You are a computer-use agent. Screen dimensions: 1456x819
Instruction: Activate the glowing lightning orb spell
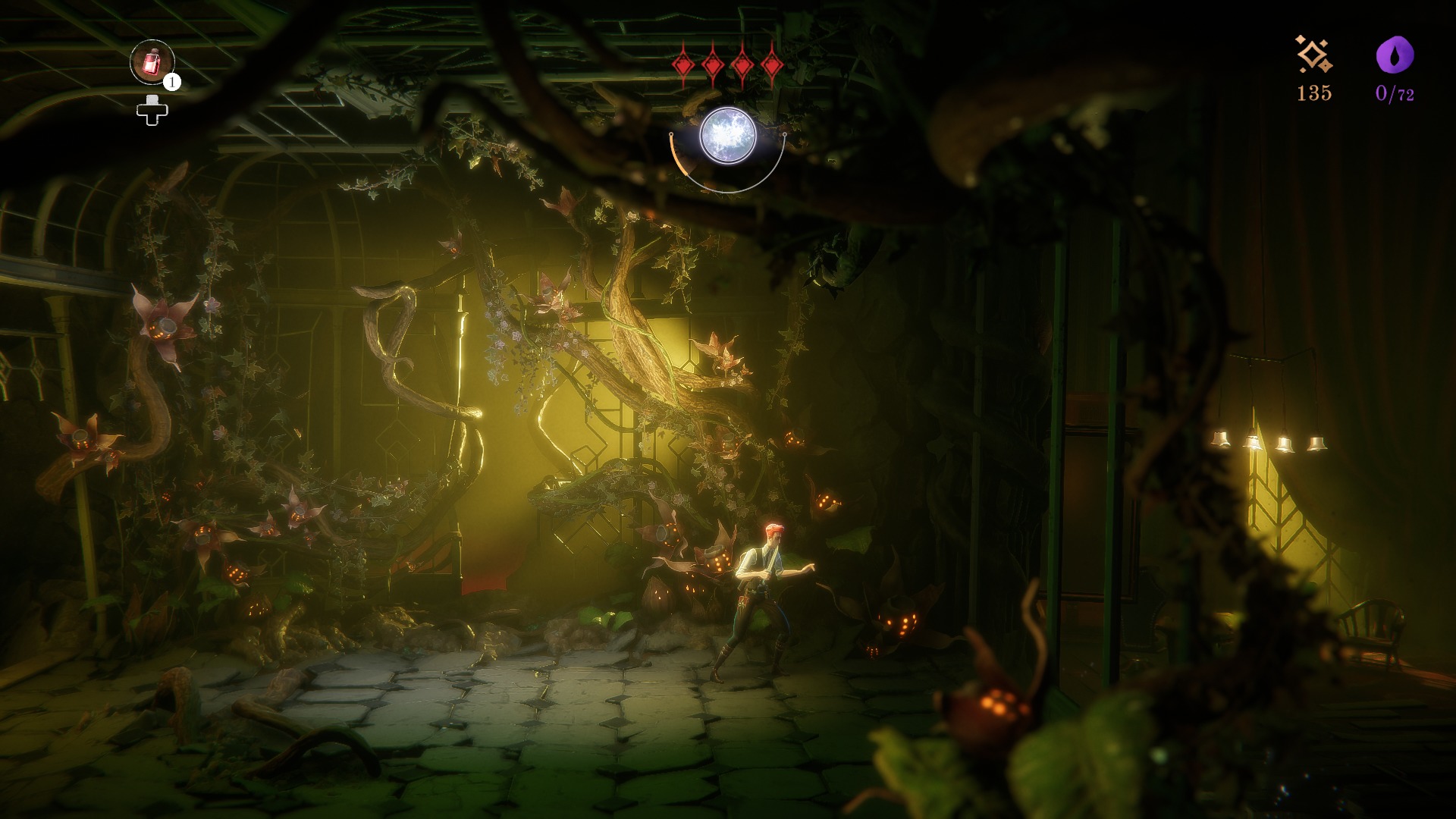727,136
